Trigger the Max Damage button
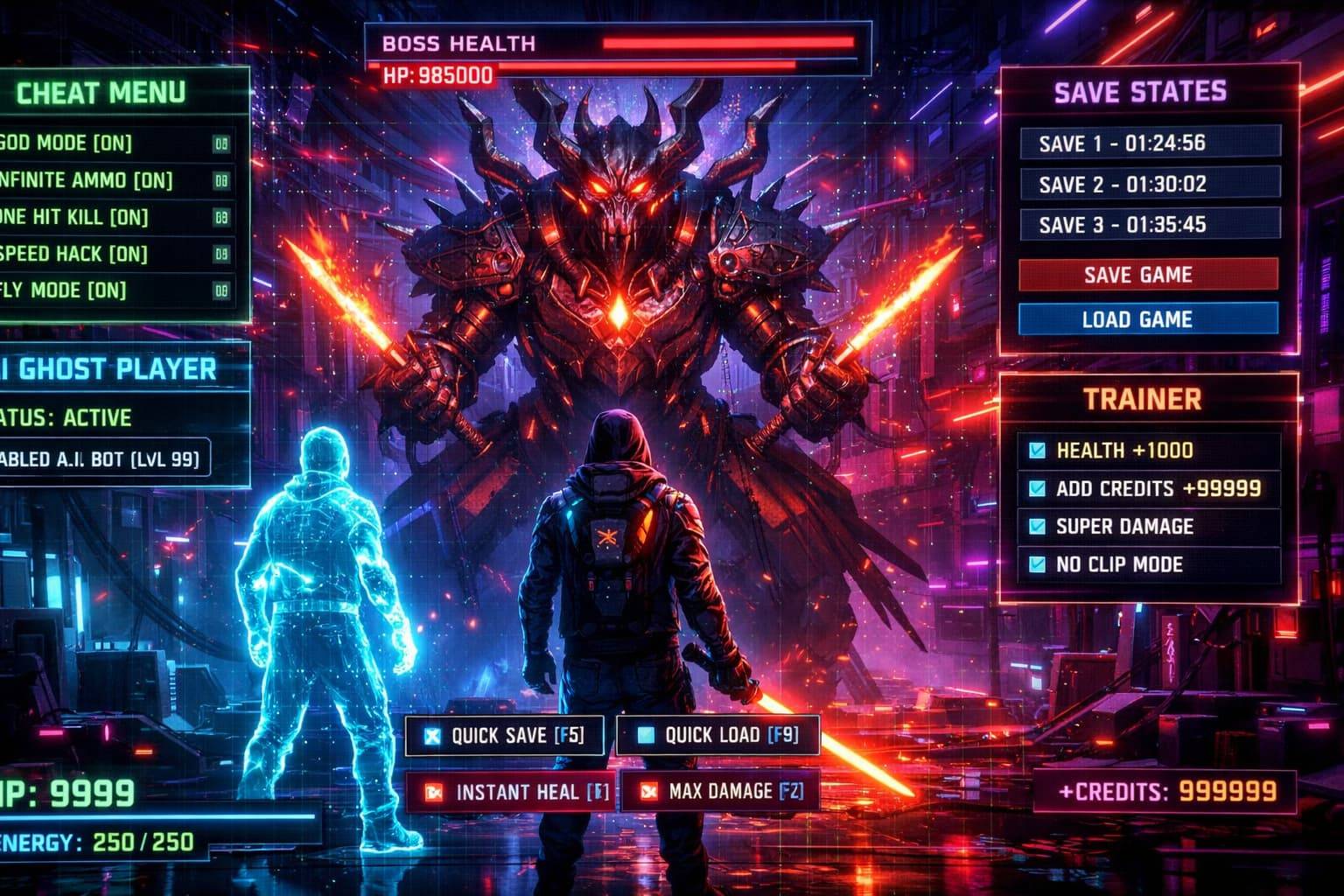This screenshot has width=1344, height=896. click(723, 792)
